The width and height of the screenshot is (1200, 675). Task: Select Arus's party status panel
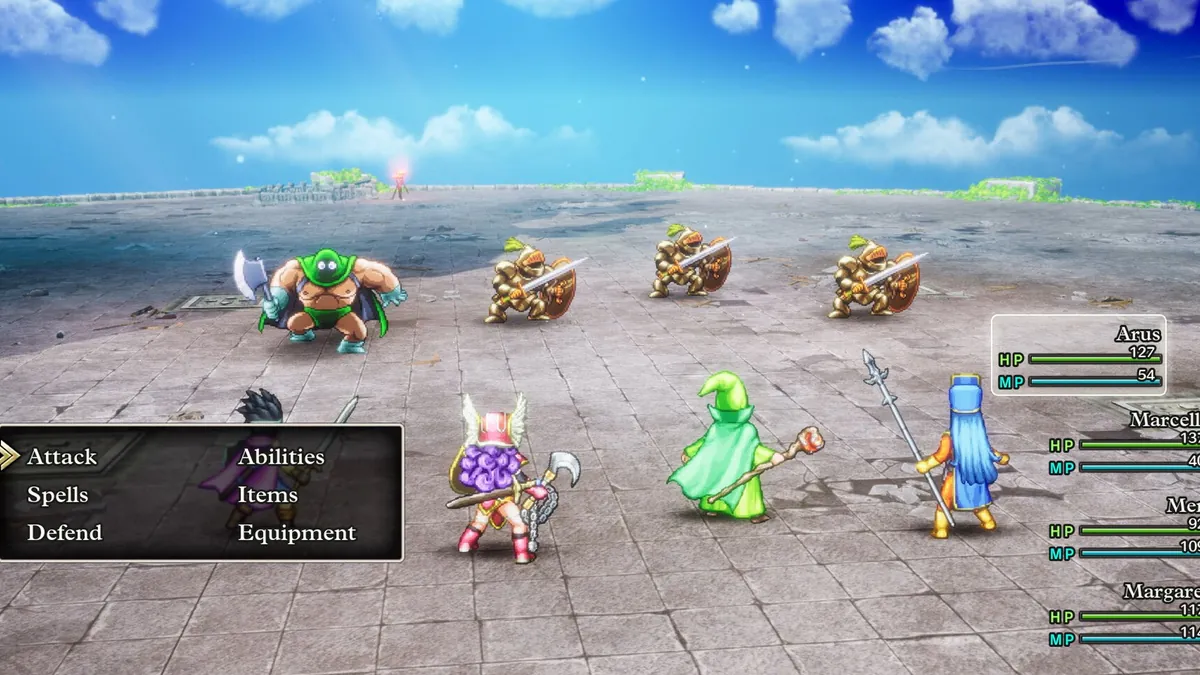[x=1079, y=355]
